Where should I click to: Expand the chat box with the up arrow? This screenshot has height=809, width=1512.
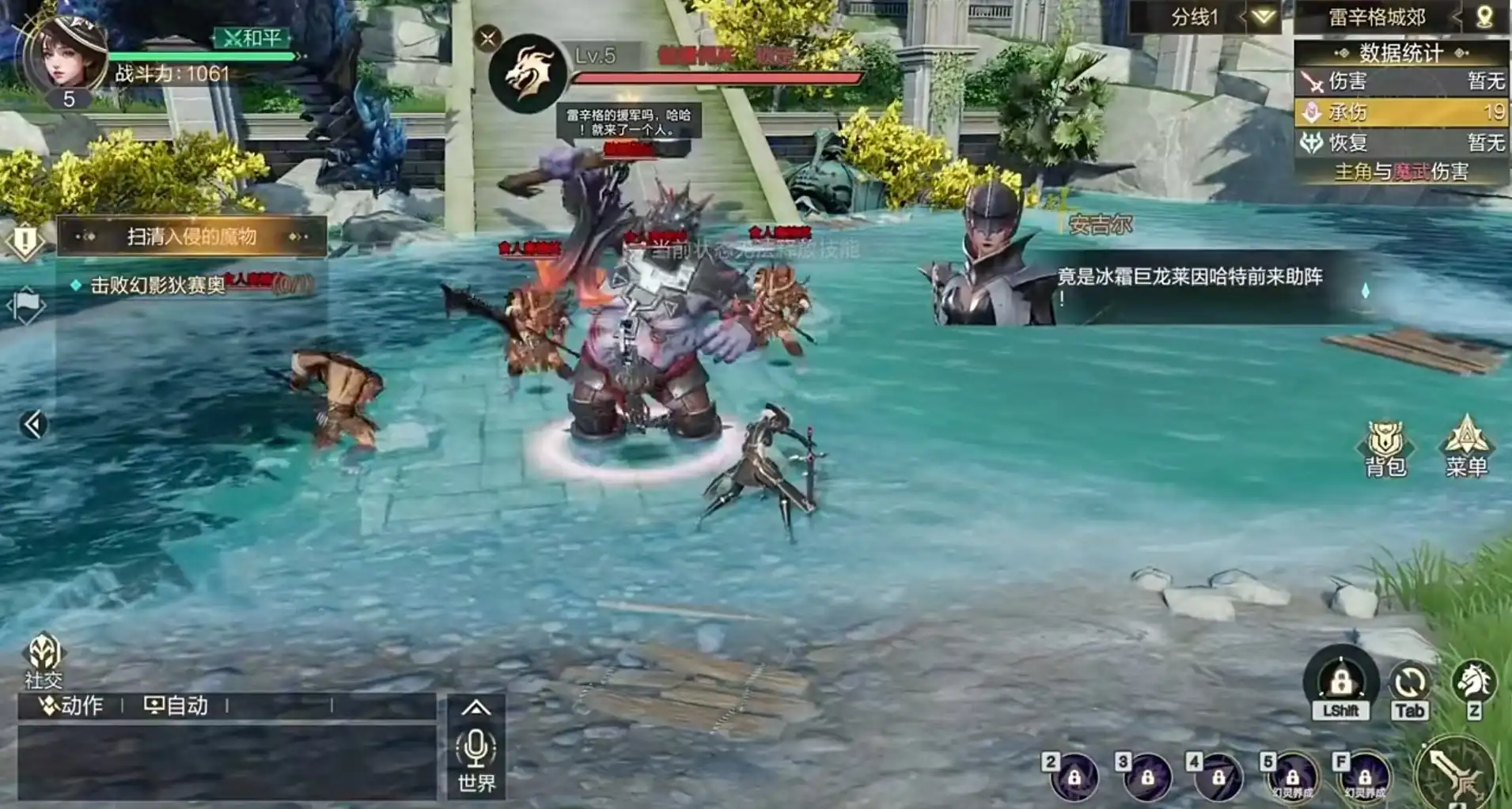476,708
